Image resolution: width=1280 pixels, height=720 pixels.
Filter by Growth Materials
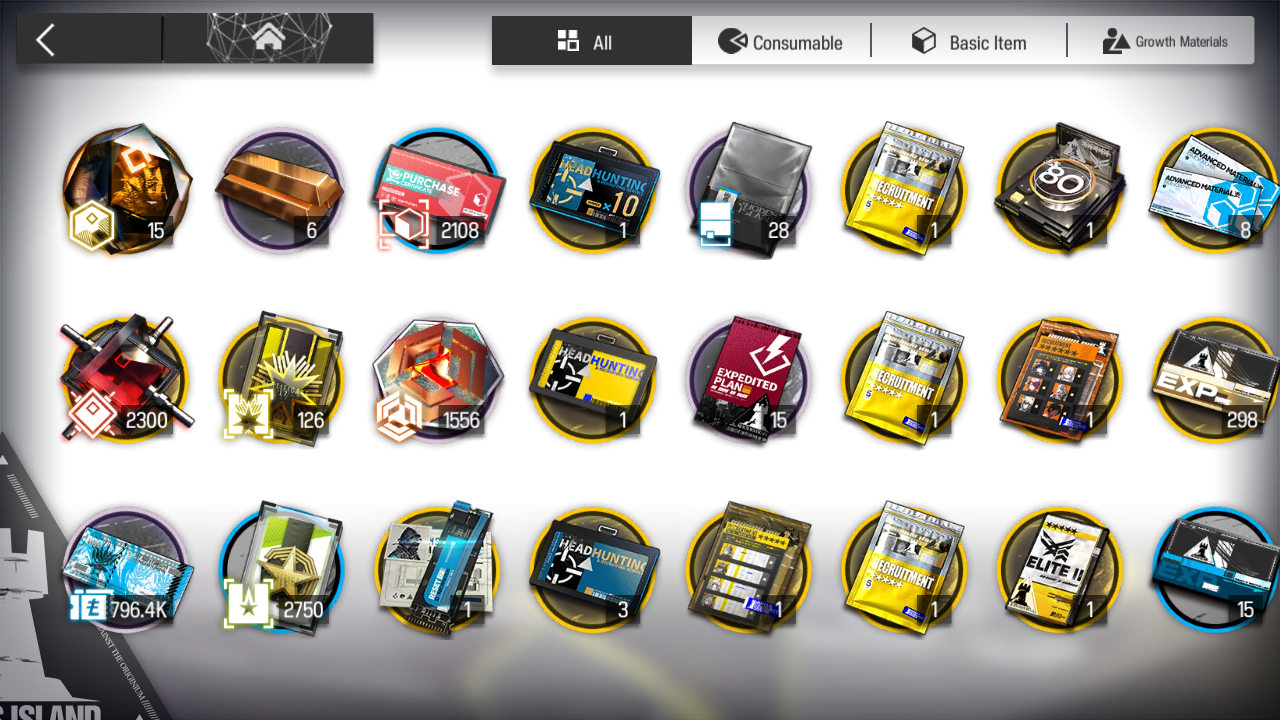click(x=1164, y=42)
